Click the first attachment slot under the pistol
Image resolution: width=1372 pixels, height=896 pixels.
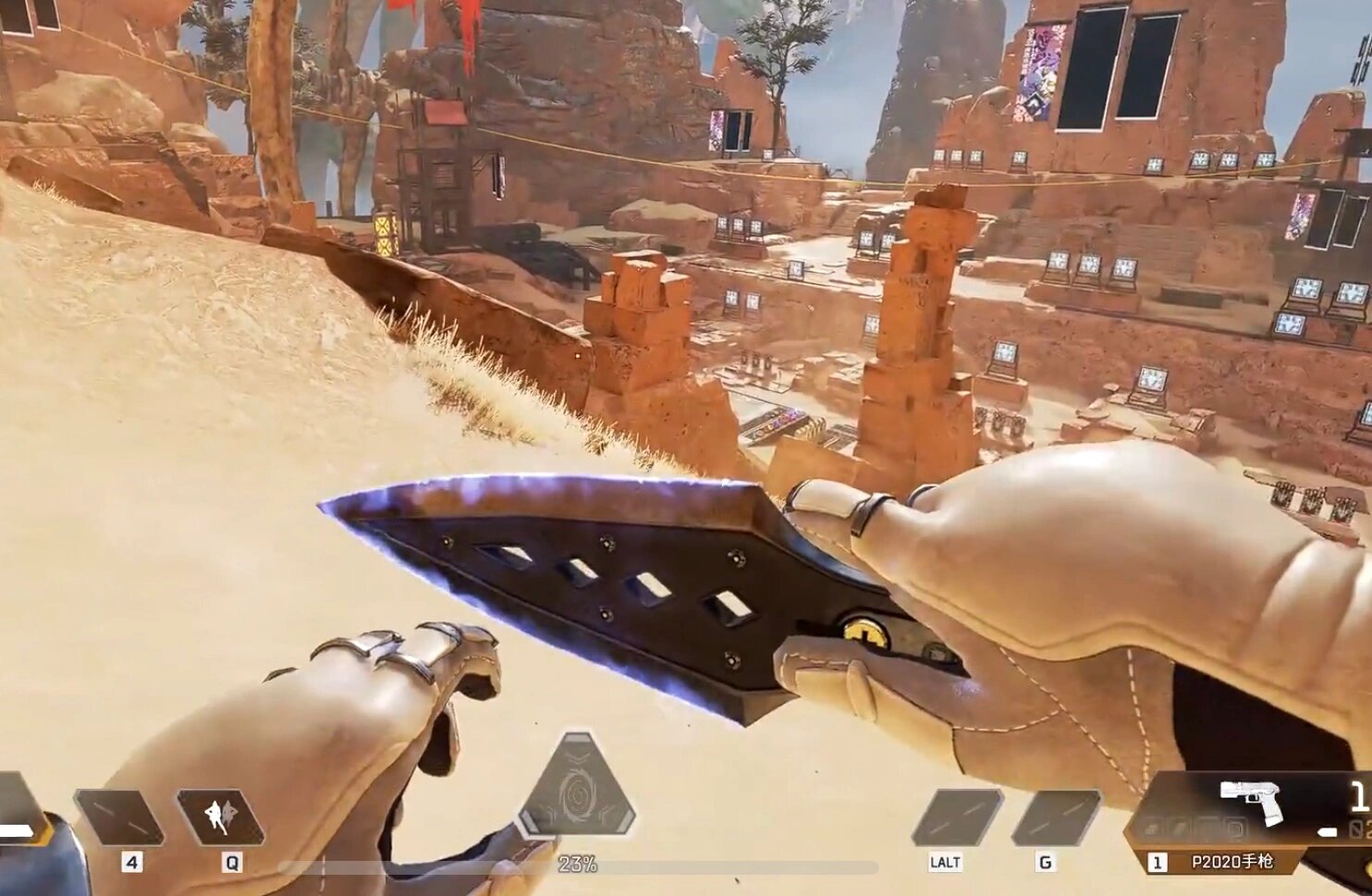click(1153, 828)
